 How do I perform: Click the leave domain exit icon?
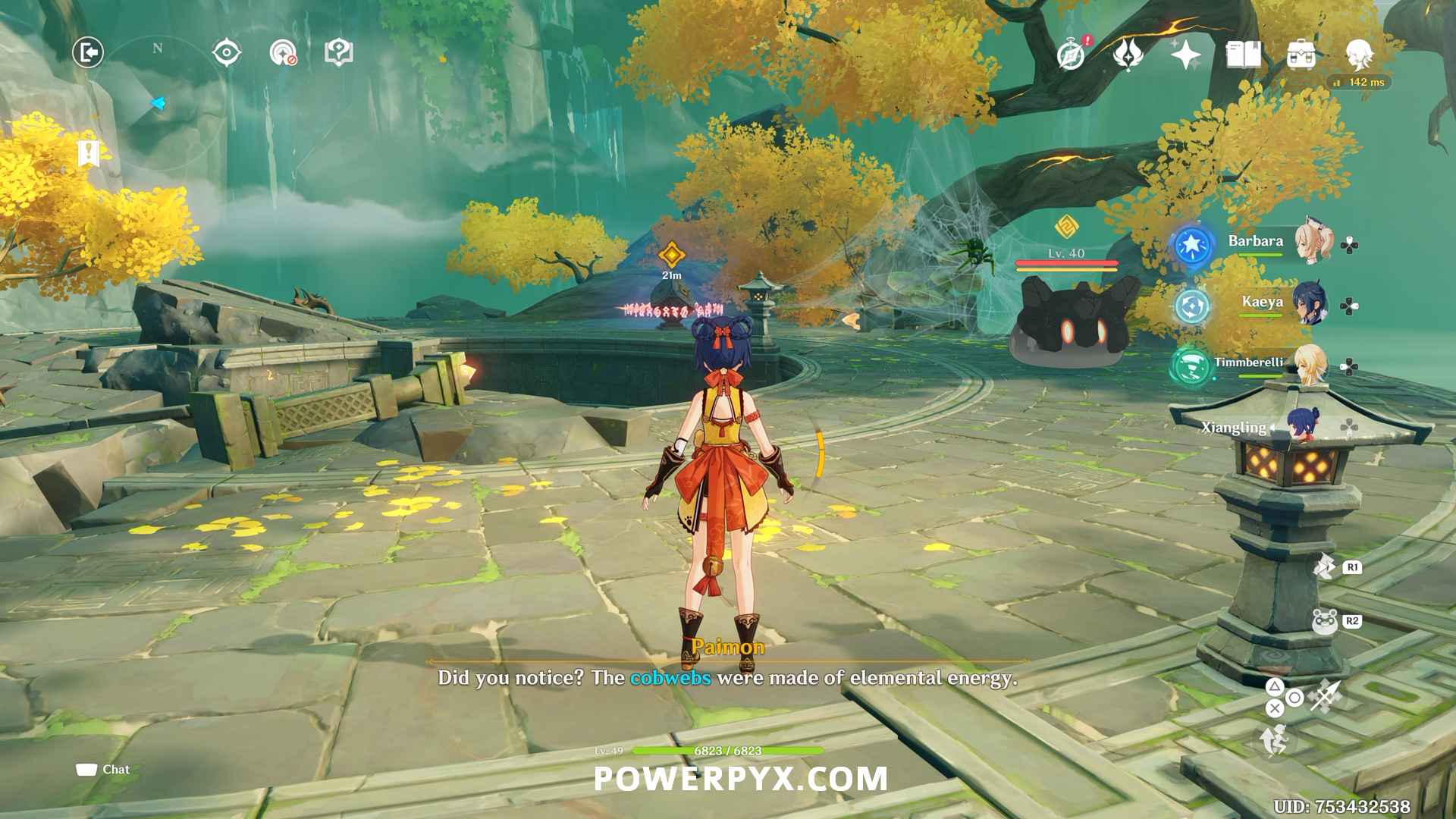click(x=88, y=53)
